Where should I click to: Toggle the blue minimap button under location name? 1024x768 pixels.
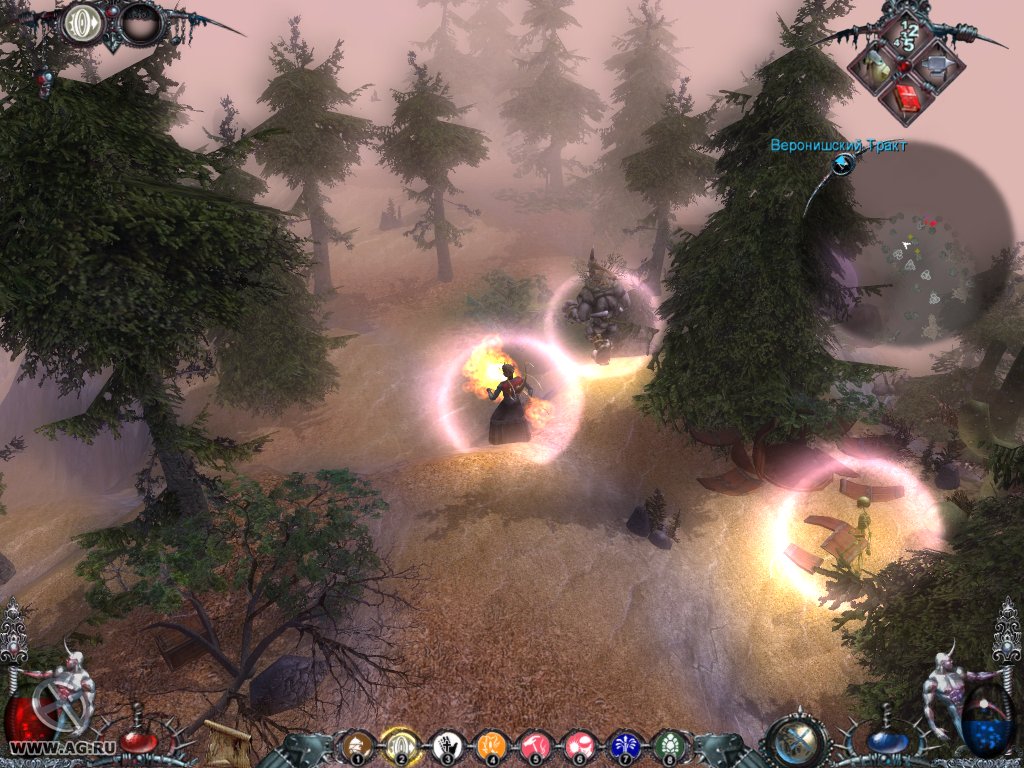click(x=842, y=165)
